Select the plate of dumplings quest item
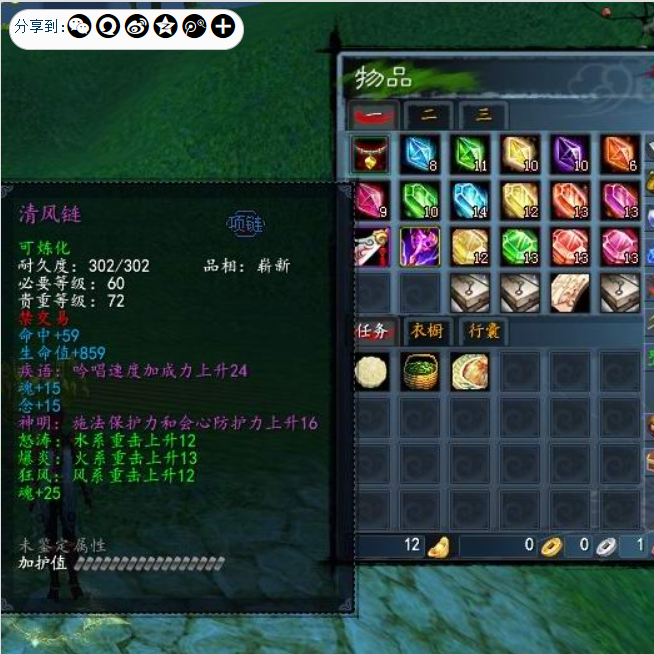 [x=469, y=371]
